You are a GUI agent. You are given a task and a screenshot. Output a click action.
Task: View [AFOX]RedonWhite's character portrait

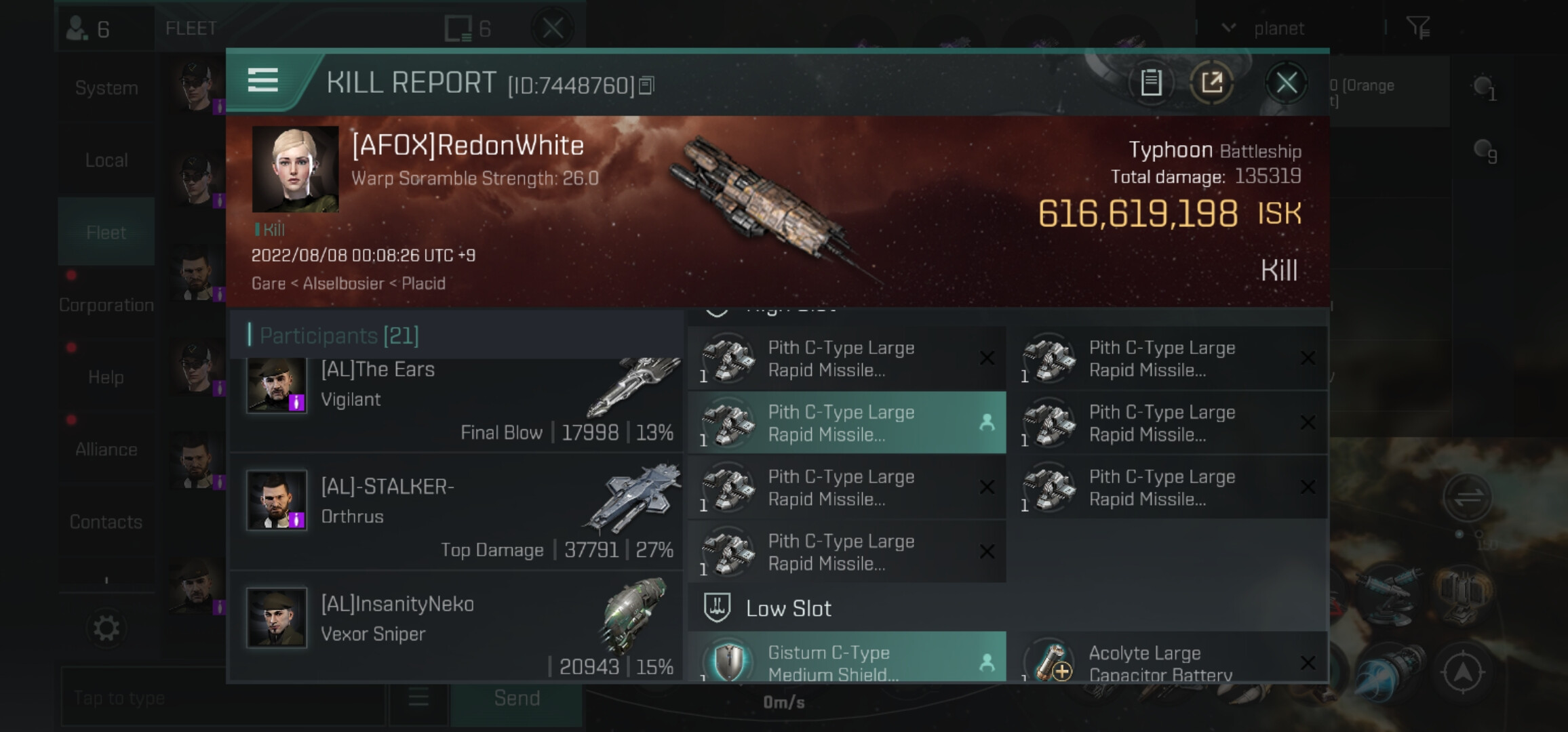point(295,169)
